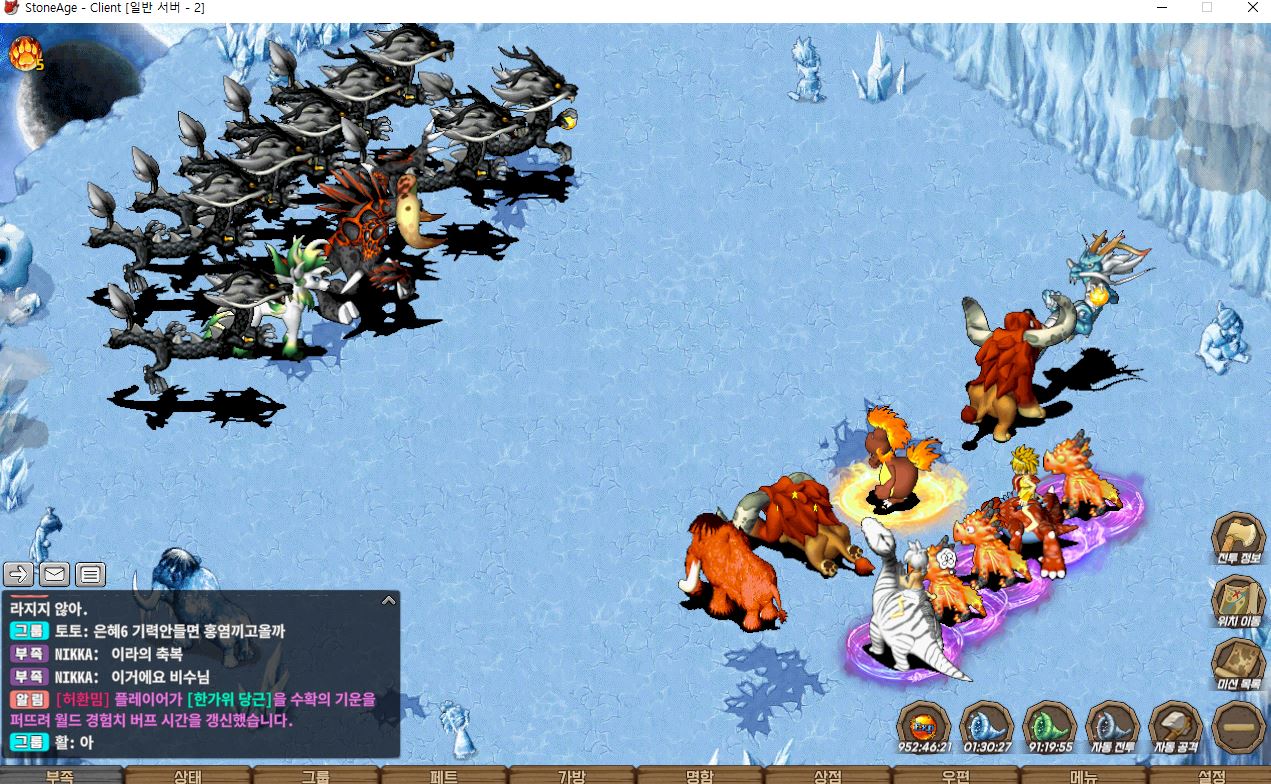Image resolution: width=1271 pixels, height=784 pixels.
Task: Toggle 자동 전투 auto battle icon
Action: pos(1111,724)
